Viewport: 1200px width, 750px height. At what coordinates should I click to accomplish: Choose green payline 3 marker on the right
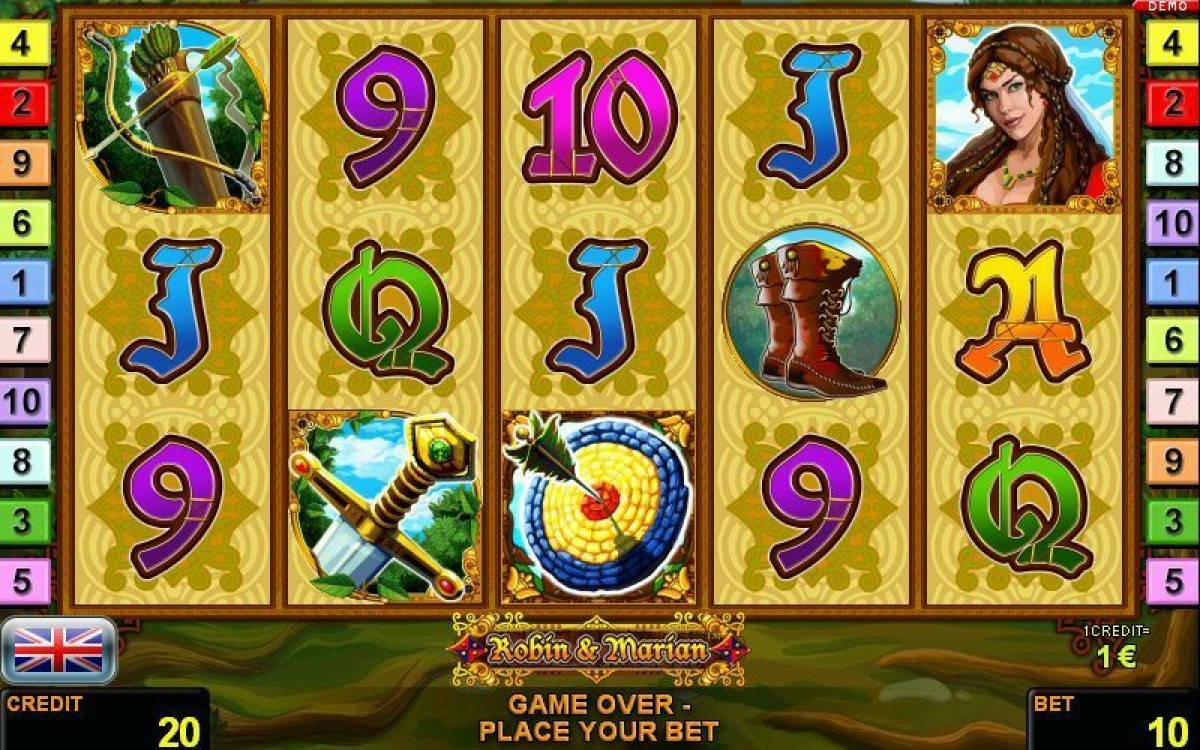1172,521
